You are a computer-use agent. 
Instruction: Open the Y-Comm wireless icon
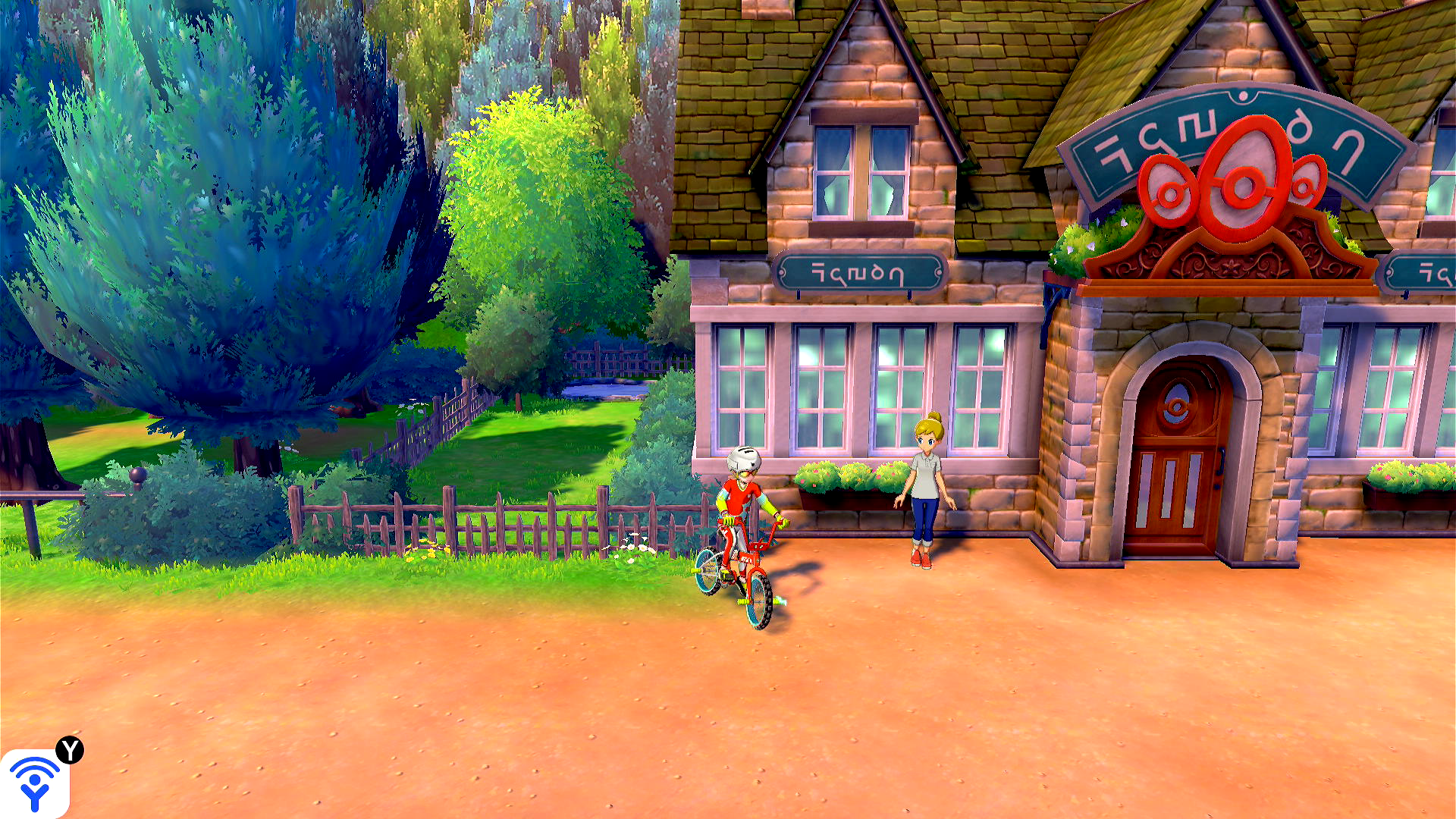click(x=35, y=783)
